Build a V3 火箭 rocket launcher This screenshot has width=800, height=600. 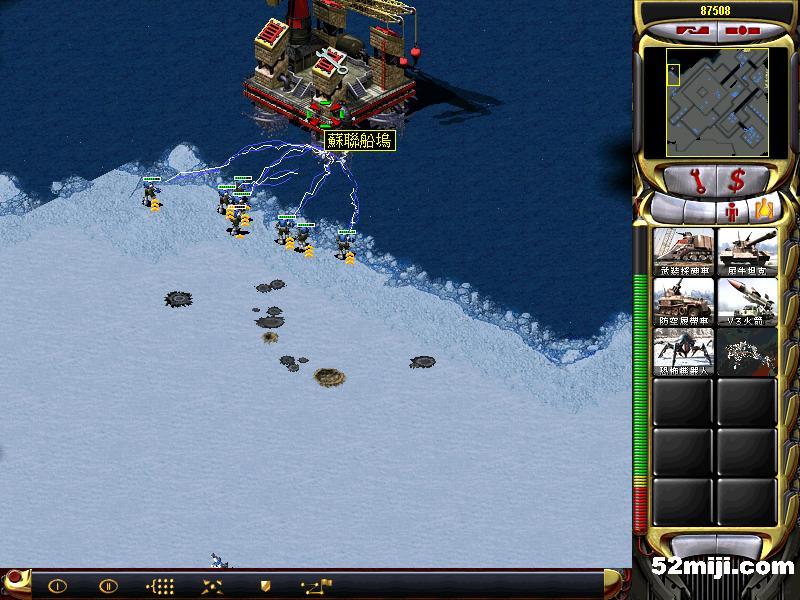tap(747, 300)
